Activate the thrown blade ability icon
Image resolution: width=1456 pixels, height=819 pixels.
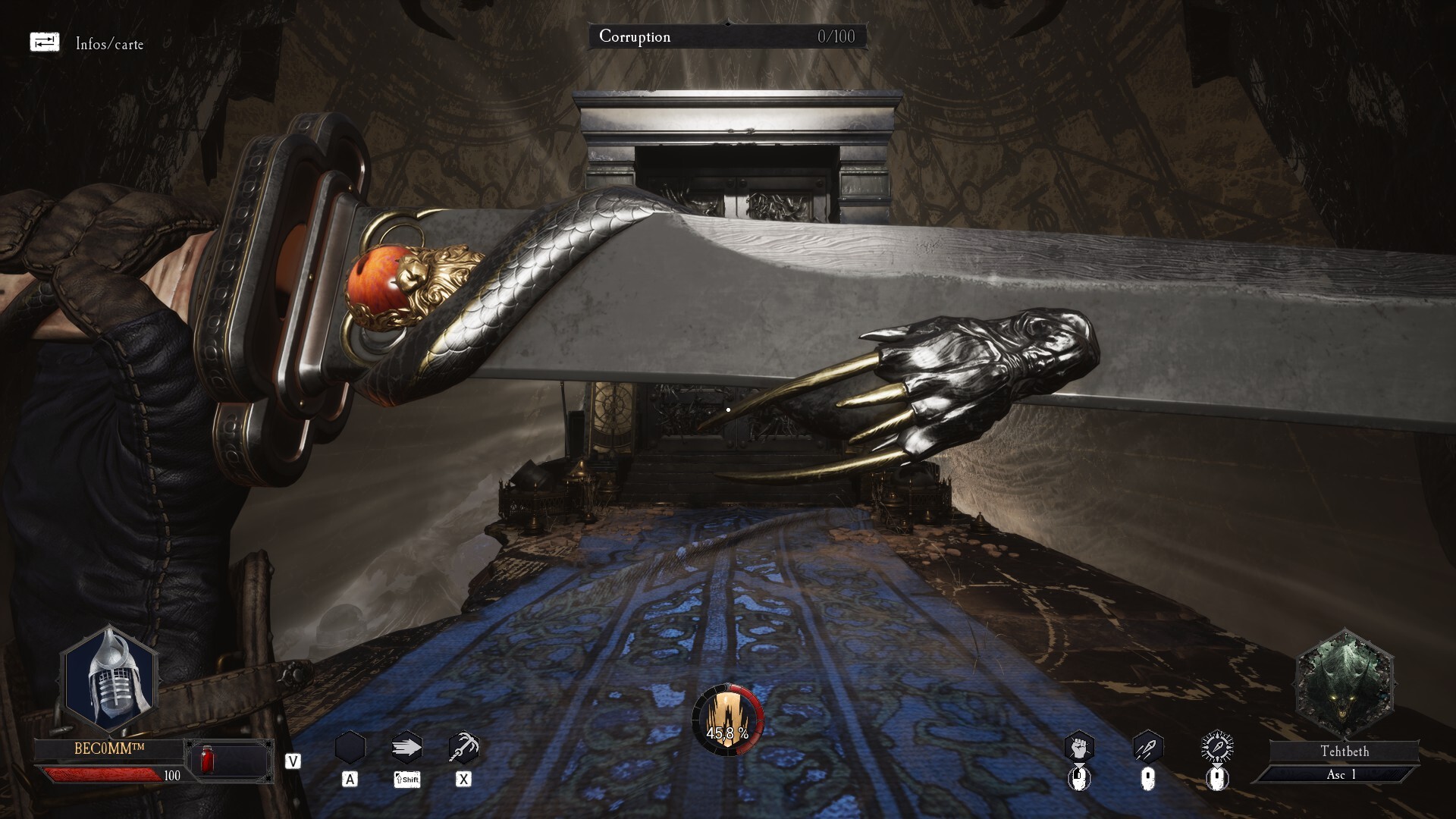click(x=1147, y=747)
